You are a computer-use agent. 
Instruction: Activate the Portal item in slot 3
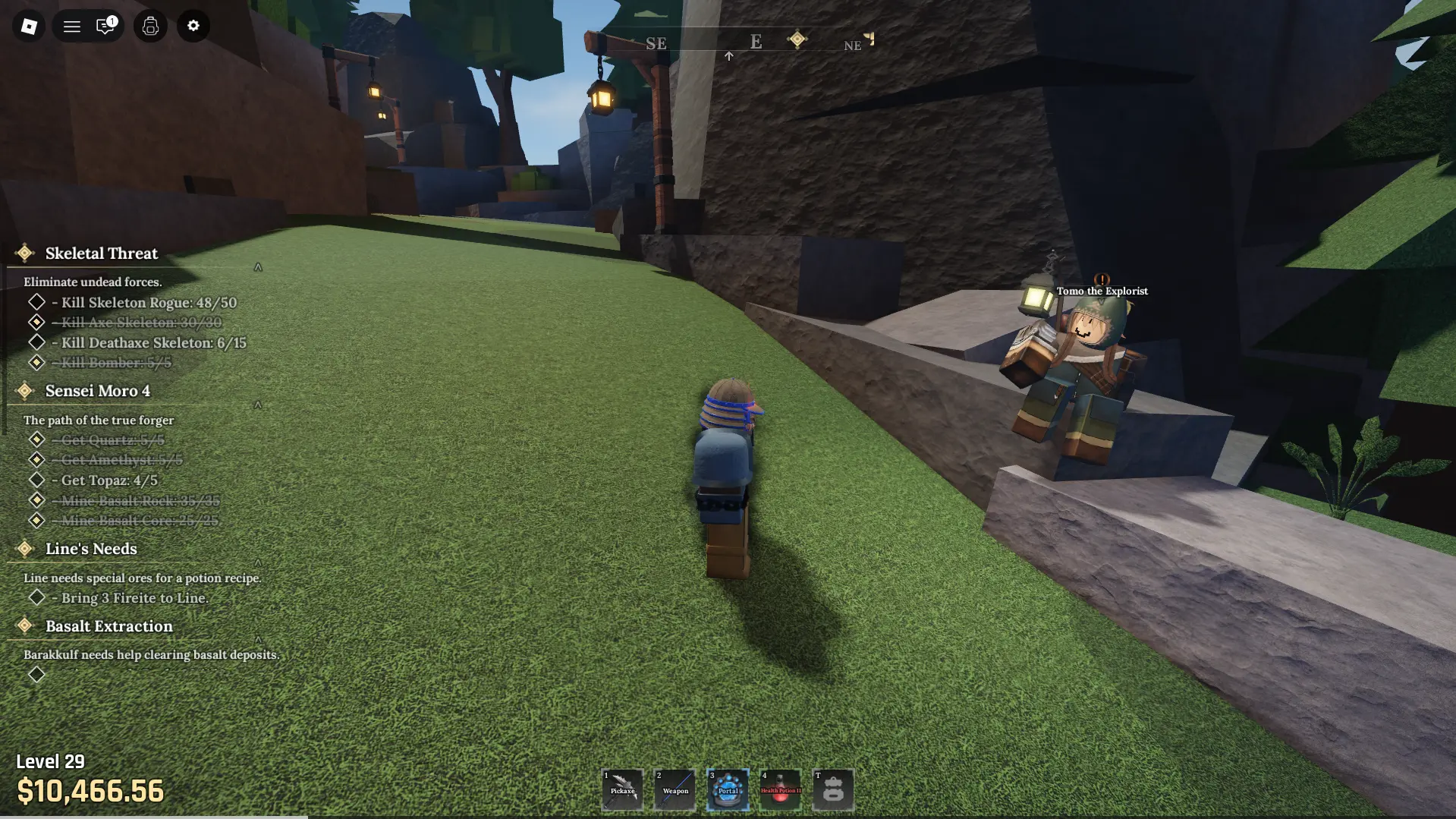tap(728, 789)
